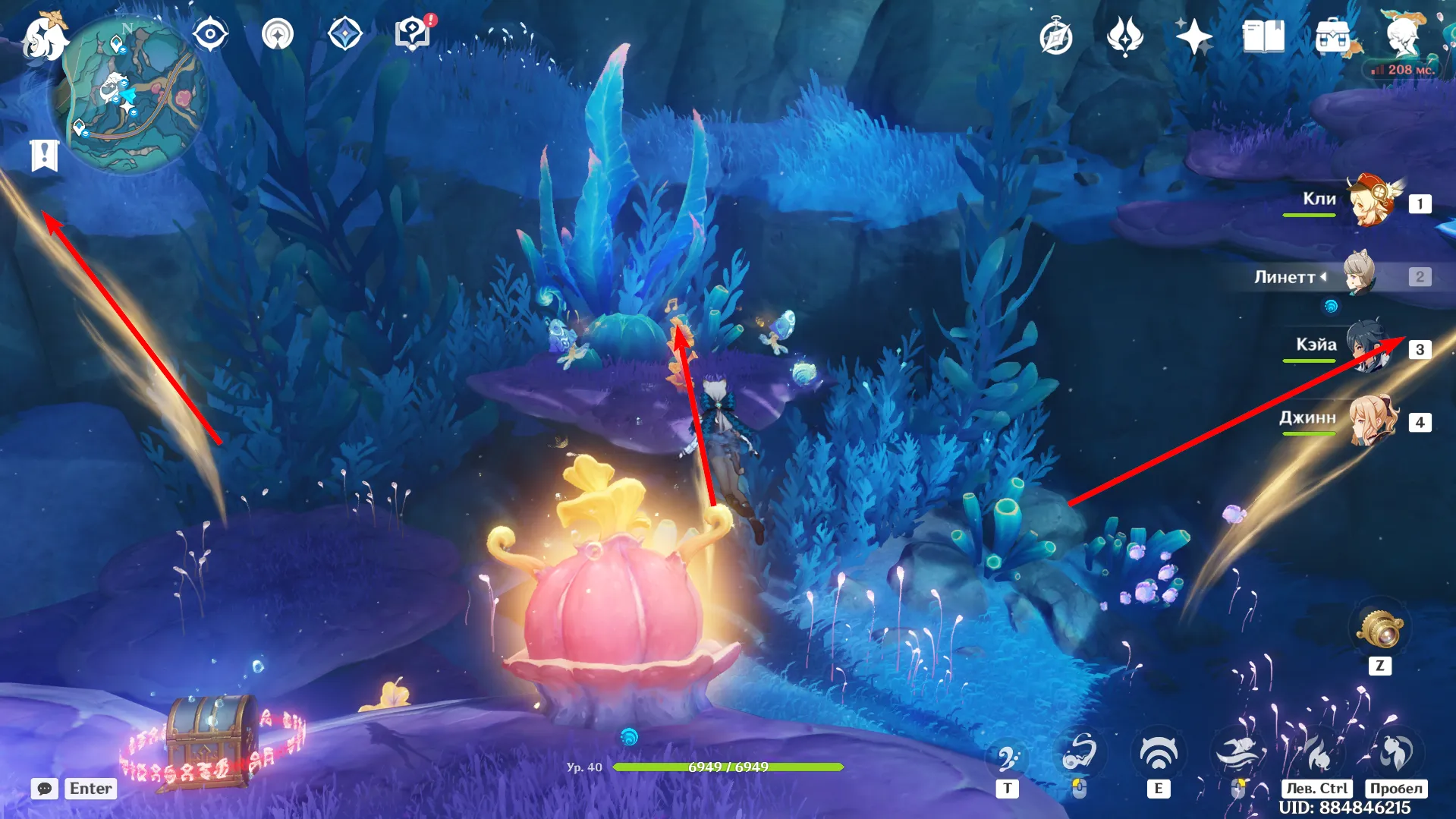Activate the elemental skill icon
1456x819 pixels.
[x=1158, y=754]
